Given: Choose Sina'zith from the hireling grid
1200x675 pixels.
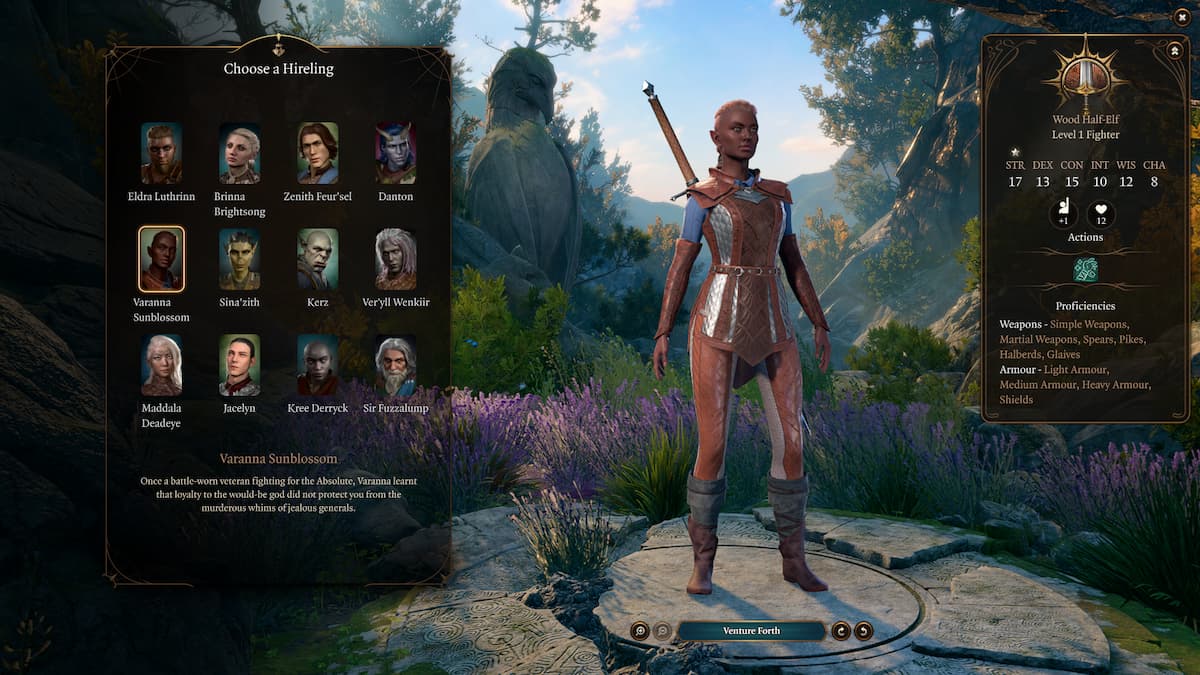Looking at the screenshot, I should pos(239,259).
